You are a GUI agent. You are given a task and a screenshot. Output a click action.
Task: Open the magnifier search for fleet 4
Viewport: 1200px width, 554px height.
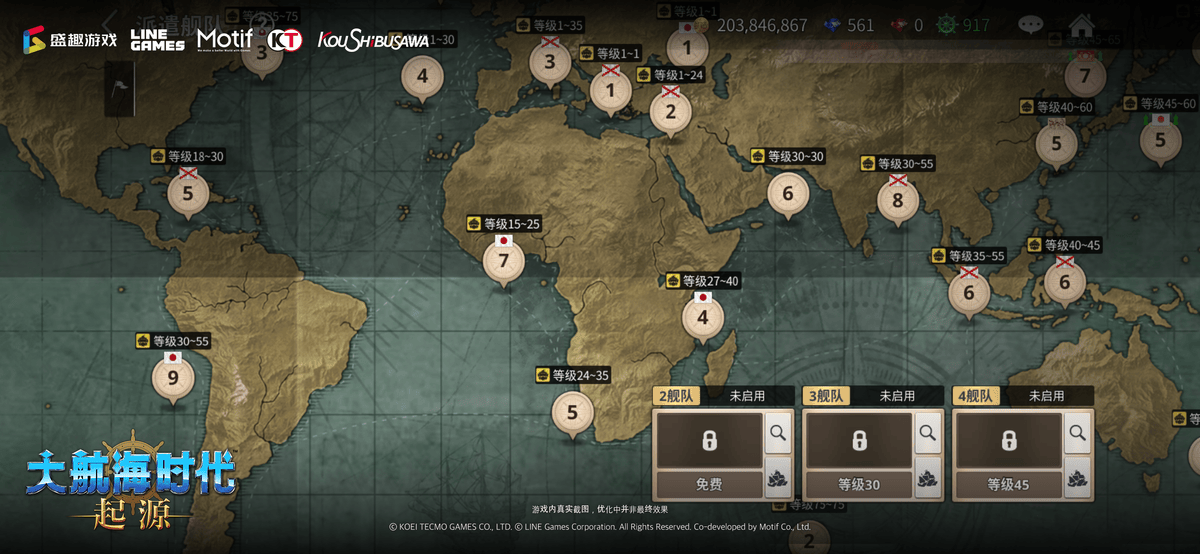(1077, 433)
